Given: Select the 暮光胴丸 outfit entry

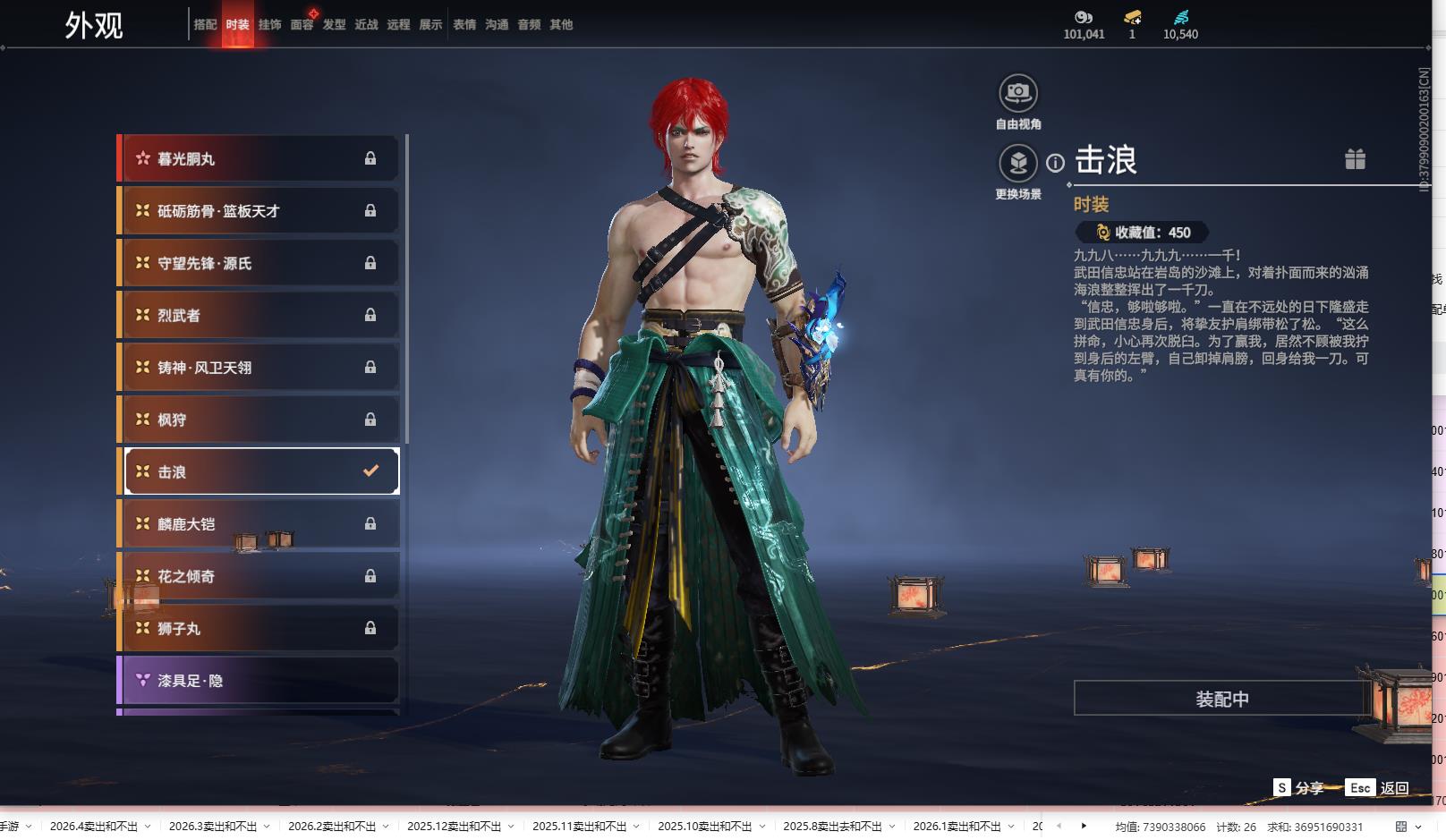Looking at the screenshot, I should tap(259, 158).
